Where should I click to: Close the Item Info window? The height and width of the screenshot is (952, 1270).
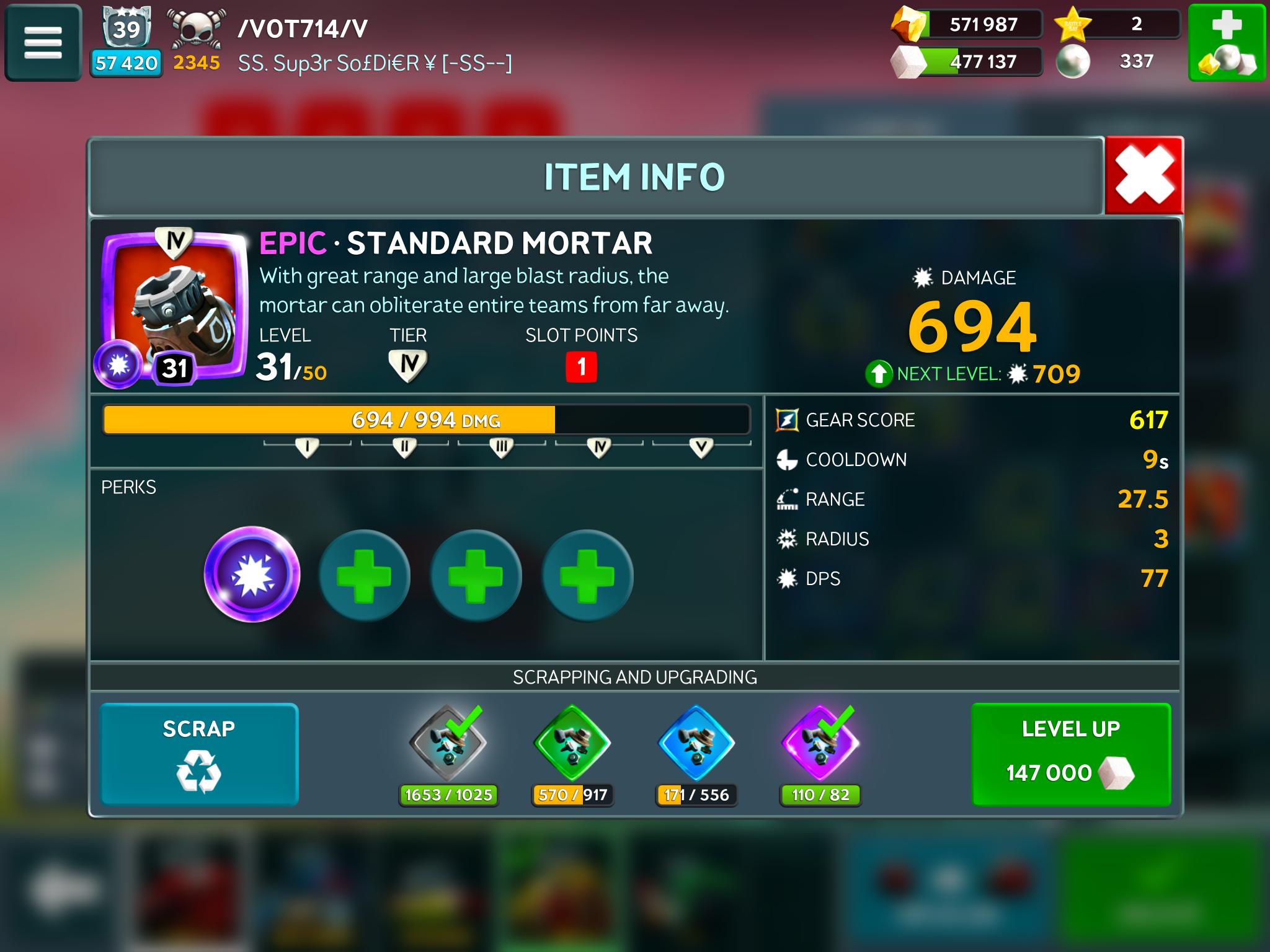pyautogui.click(x=1144, y=176)
